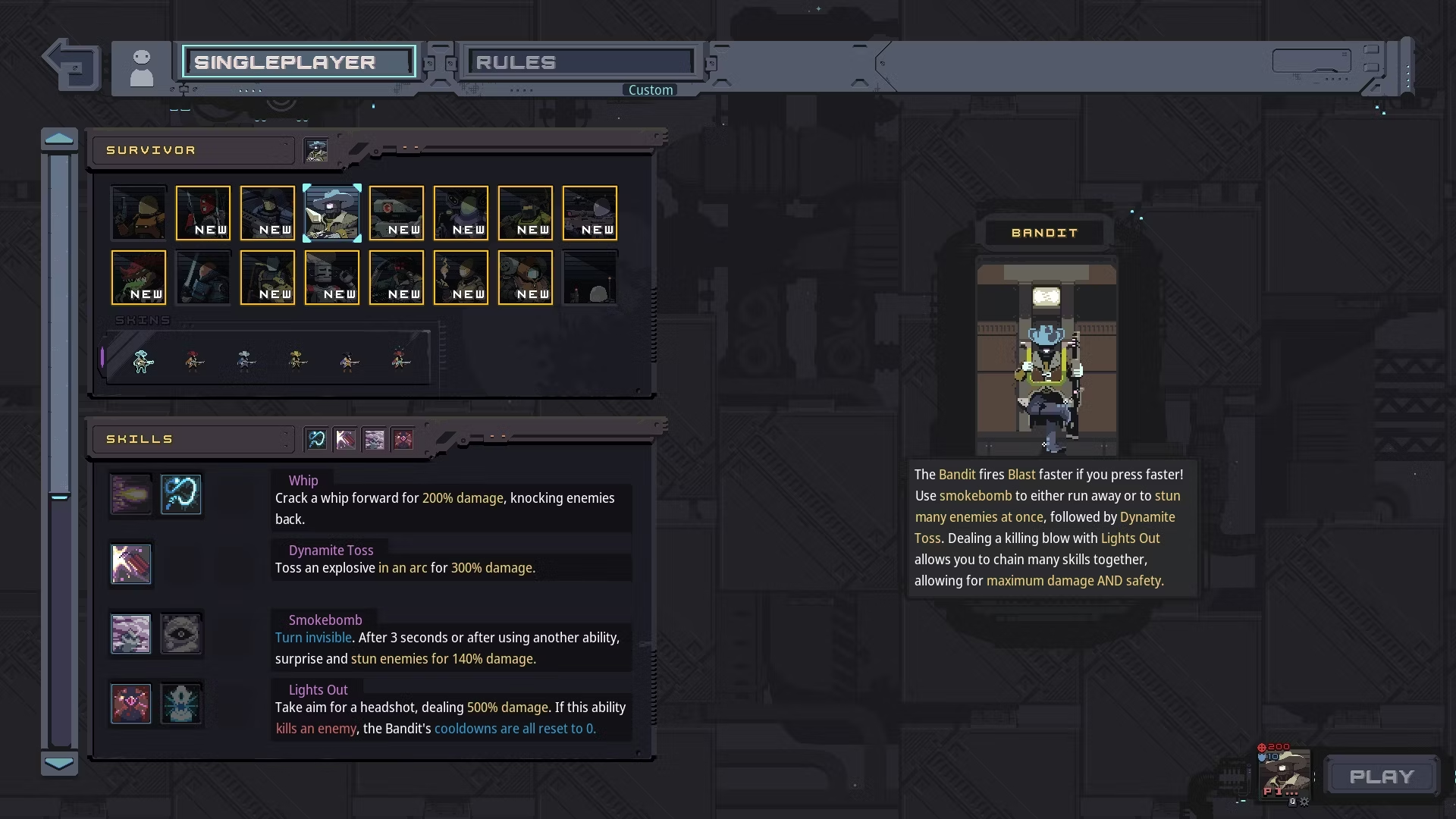Choose the Smokebomb utility skill icon
Screen dimensions: 1456x819
coord(131,634)
